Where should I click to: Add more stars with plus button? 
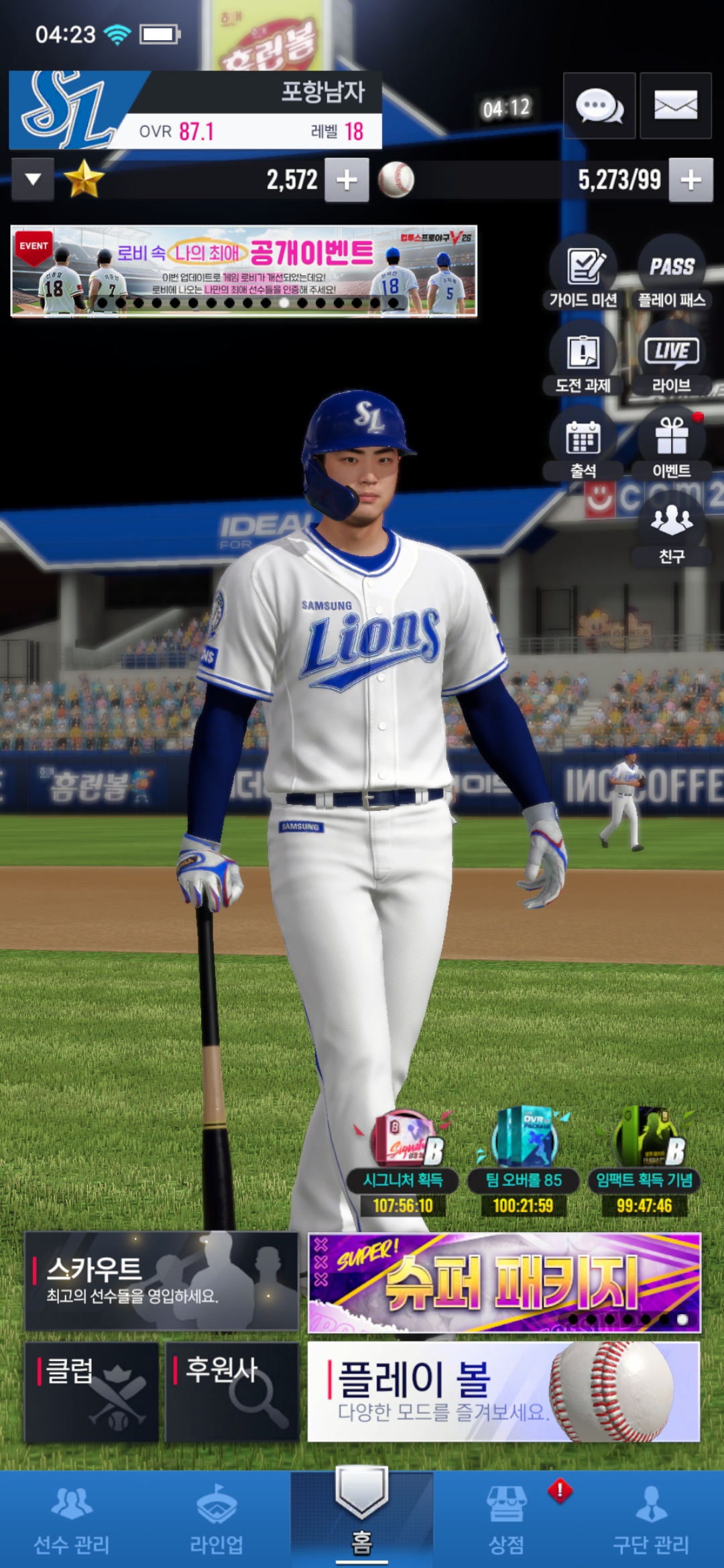[347, 180]
